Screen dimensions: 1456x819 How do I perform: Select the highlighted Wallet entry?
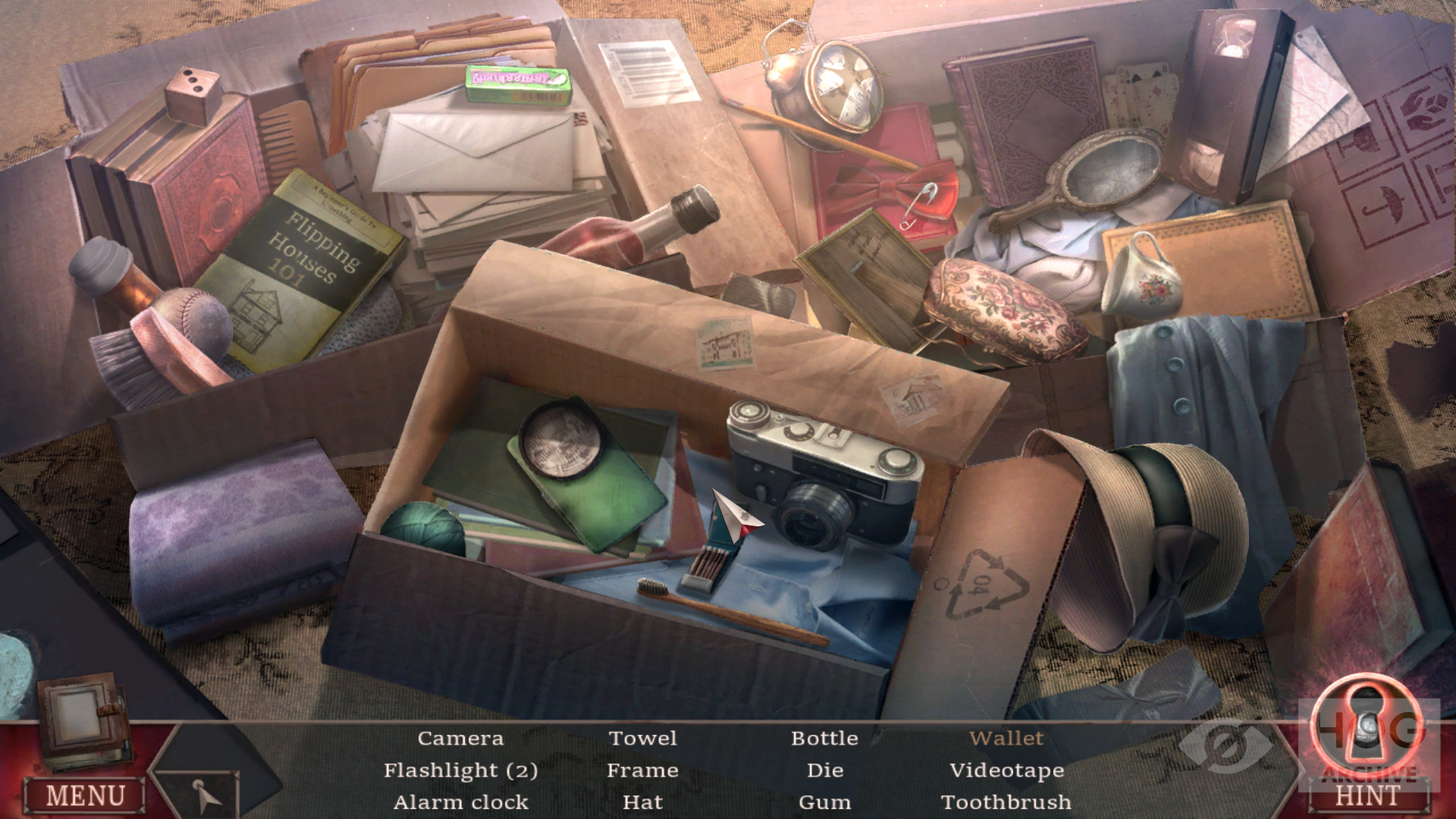coord(1006,739)
